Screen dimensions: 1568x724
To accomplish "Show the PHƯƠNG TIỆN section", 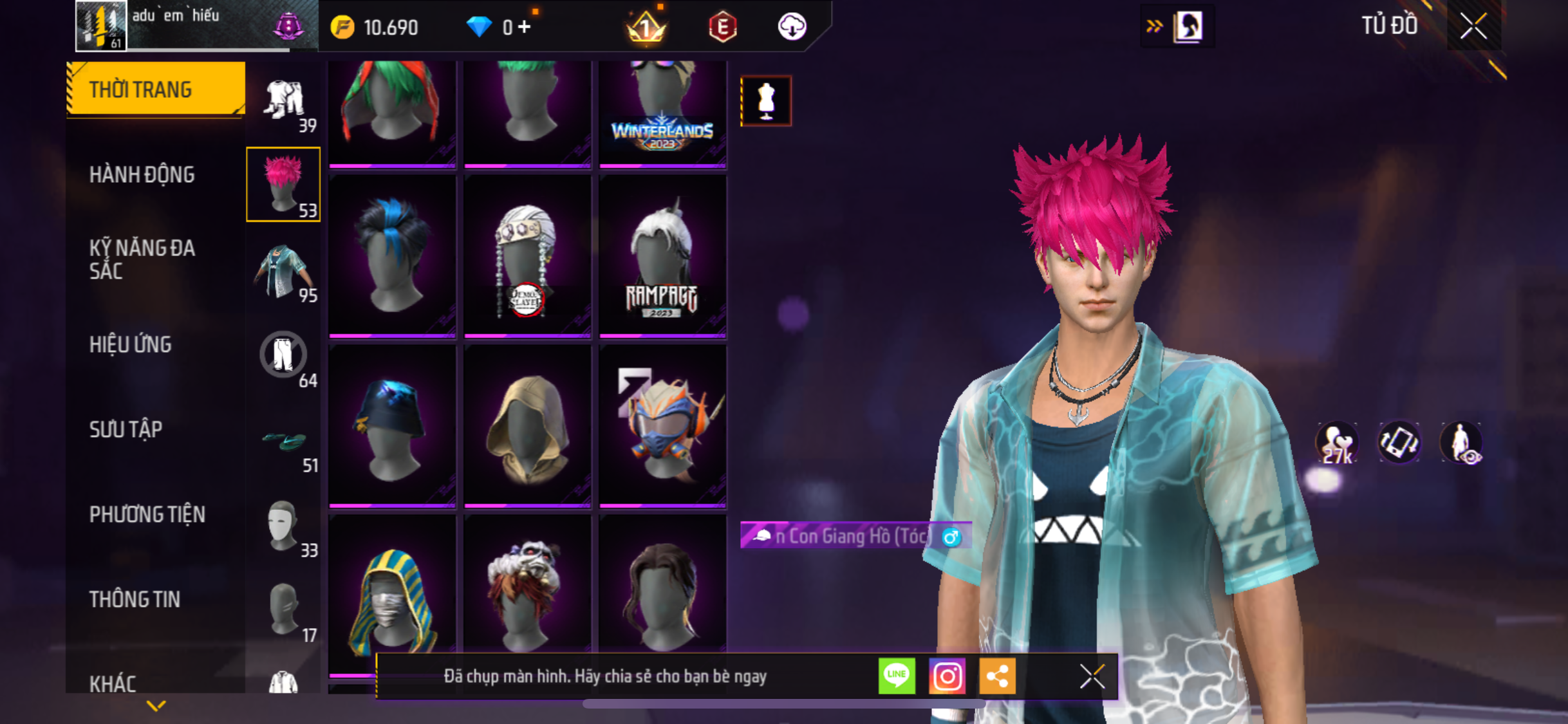I will pos(147,514).
